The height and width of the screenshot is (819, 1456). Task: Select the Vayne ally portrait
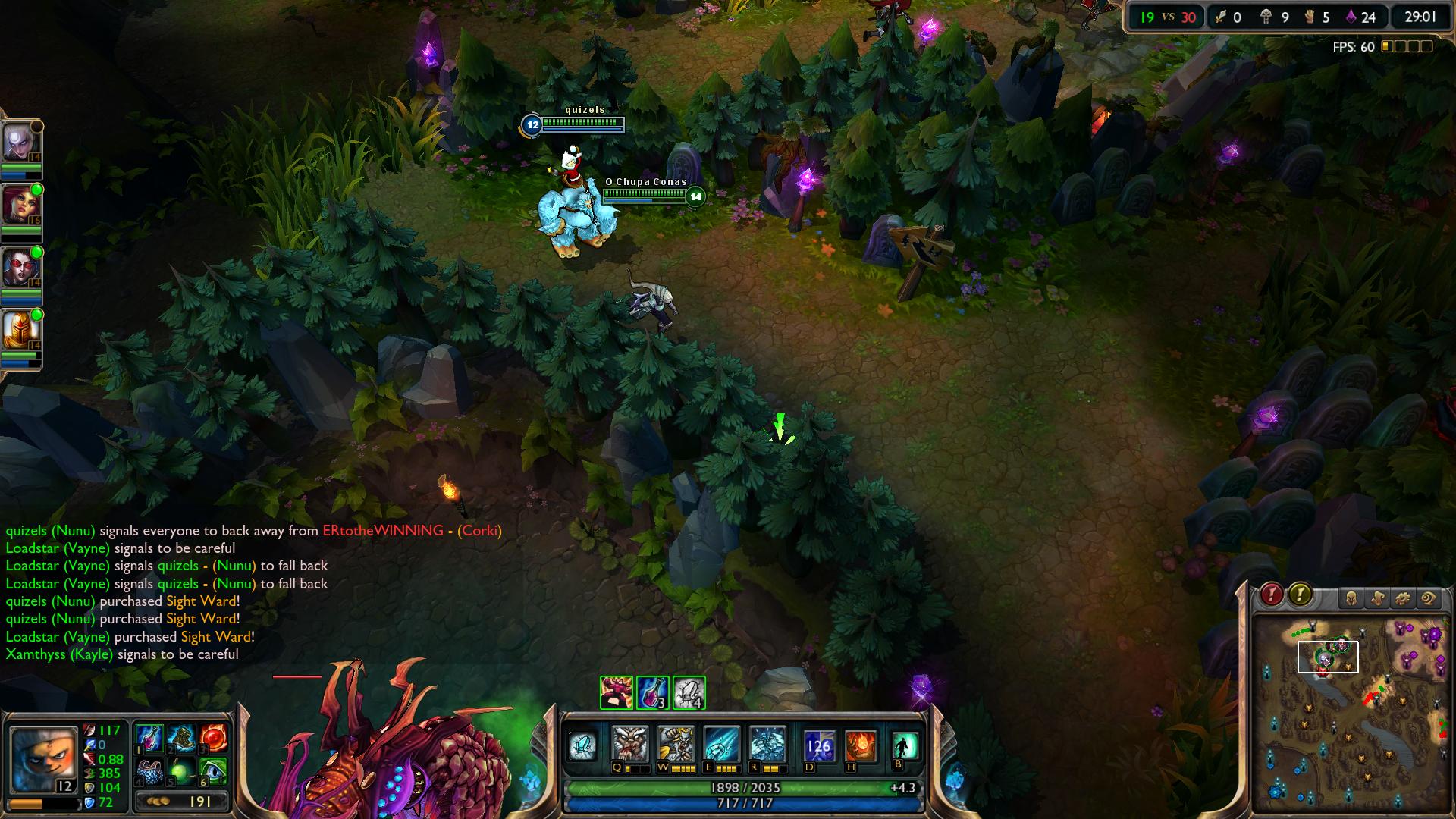[18, 267]
